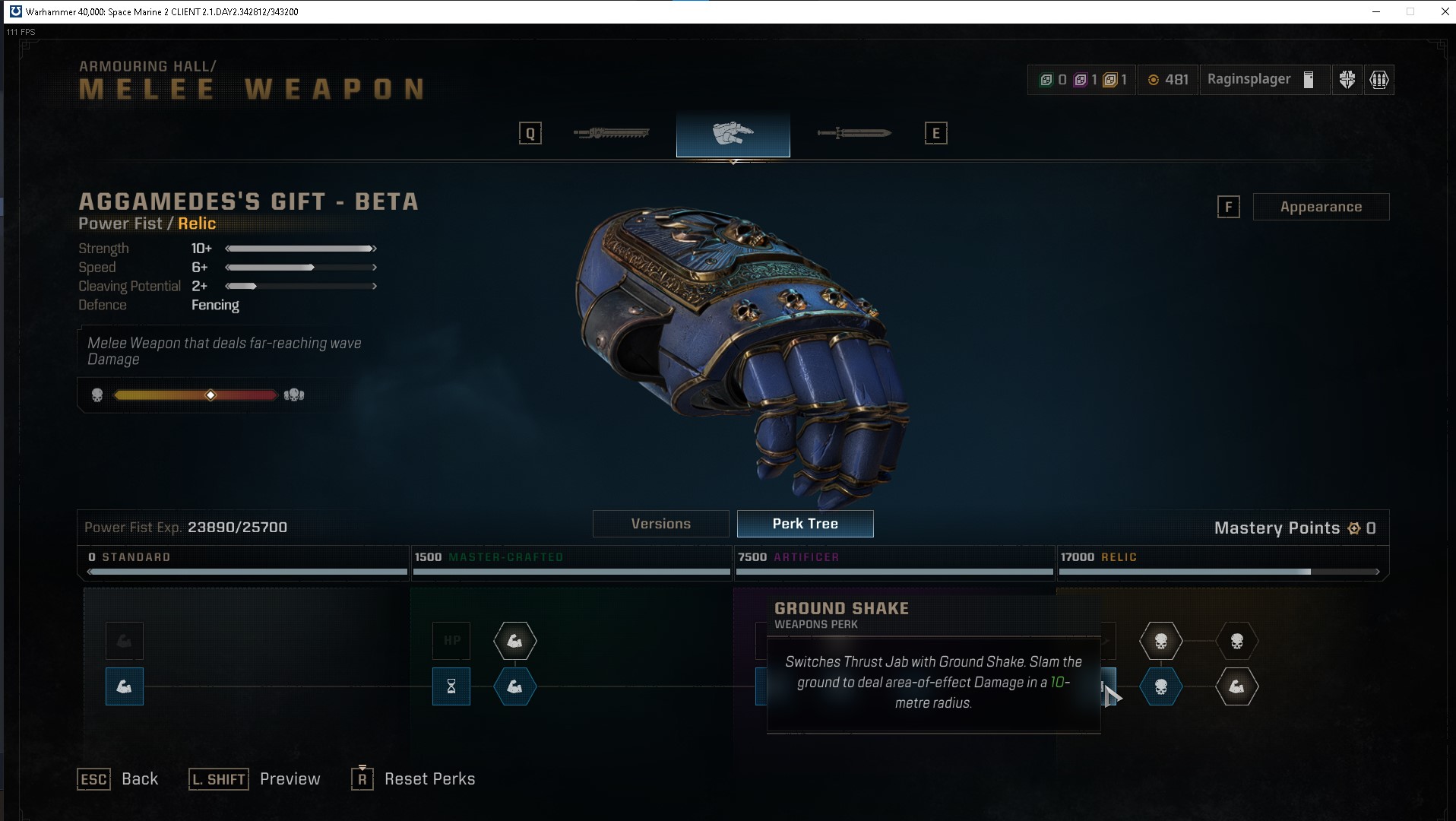Screen dimensions: 1456x821
Task: Show the Perk Tree tab
Action: (805, 524)
